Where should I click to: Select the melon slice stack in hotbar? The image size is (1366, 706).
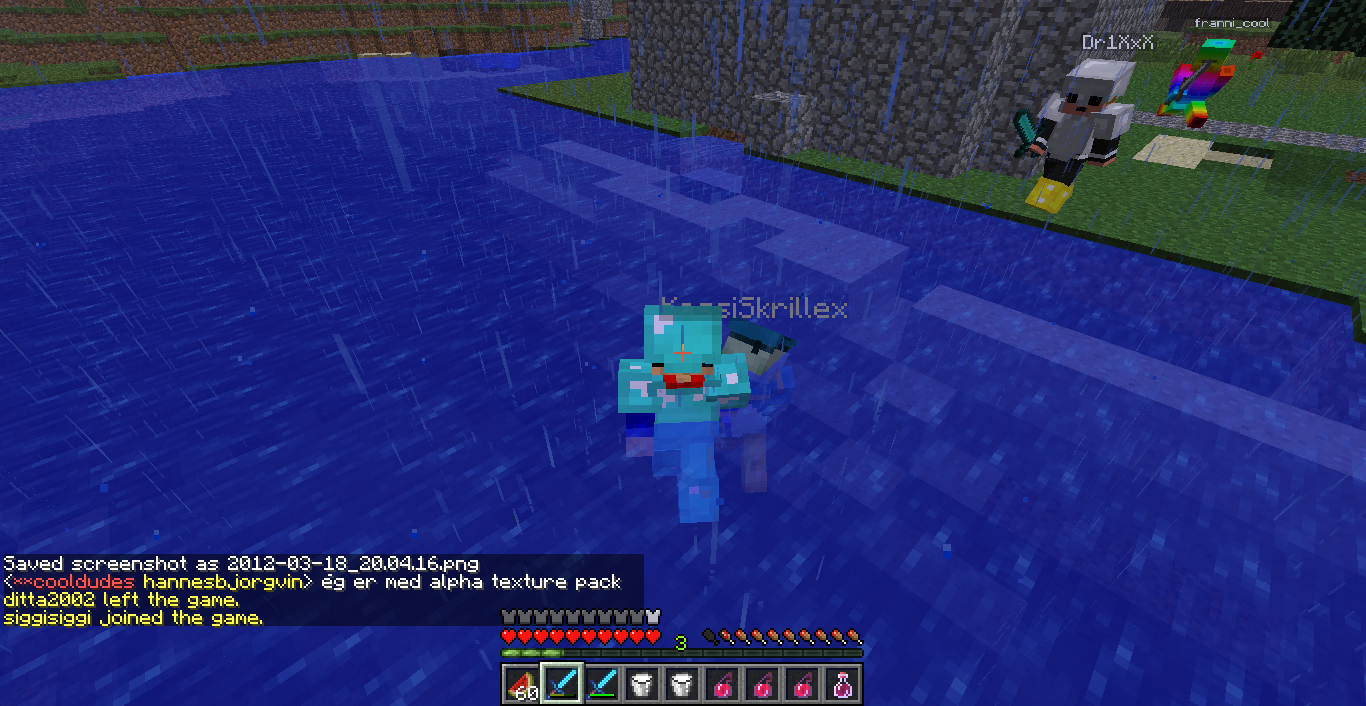tap(521, 685)
